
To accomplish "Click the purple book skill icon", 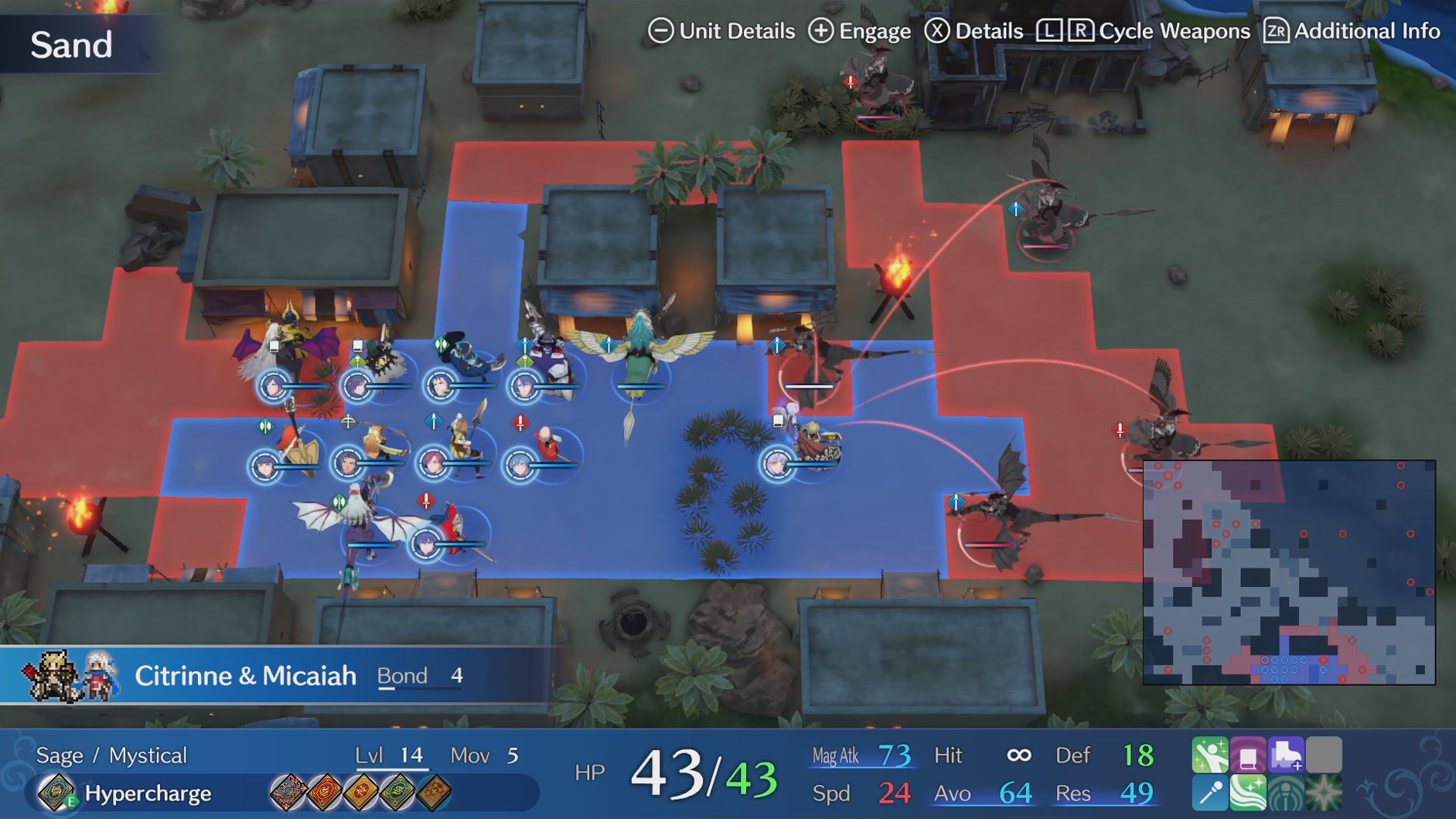I will (x=1248, y=754).
